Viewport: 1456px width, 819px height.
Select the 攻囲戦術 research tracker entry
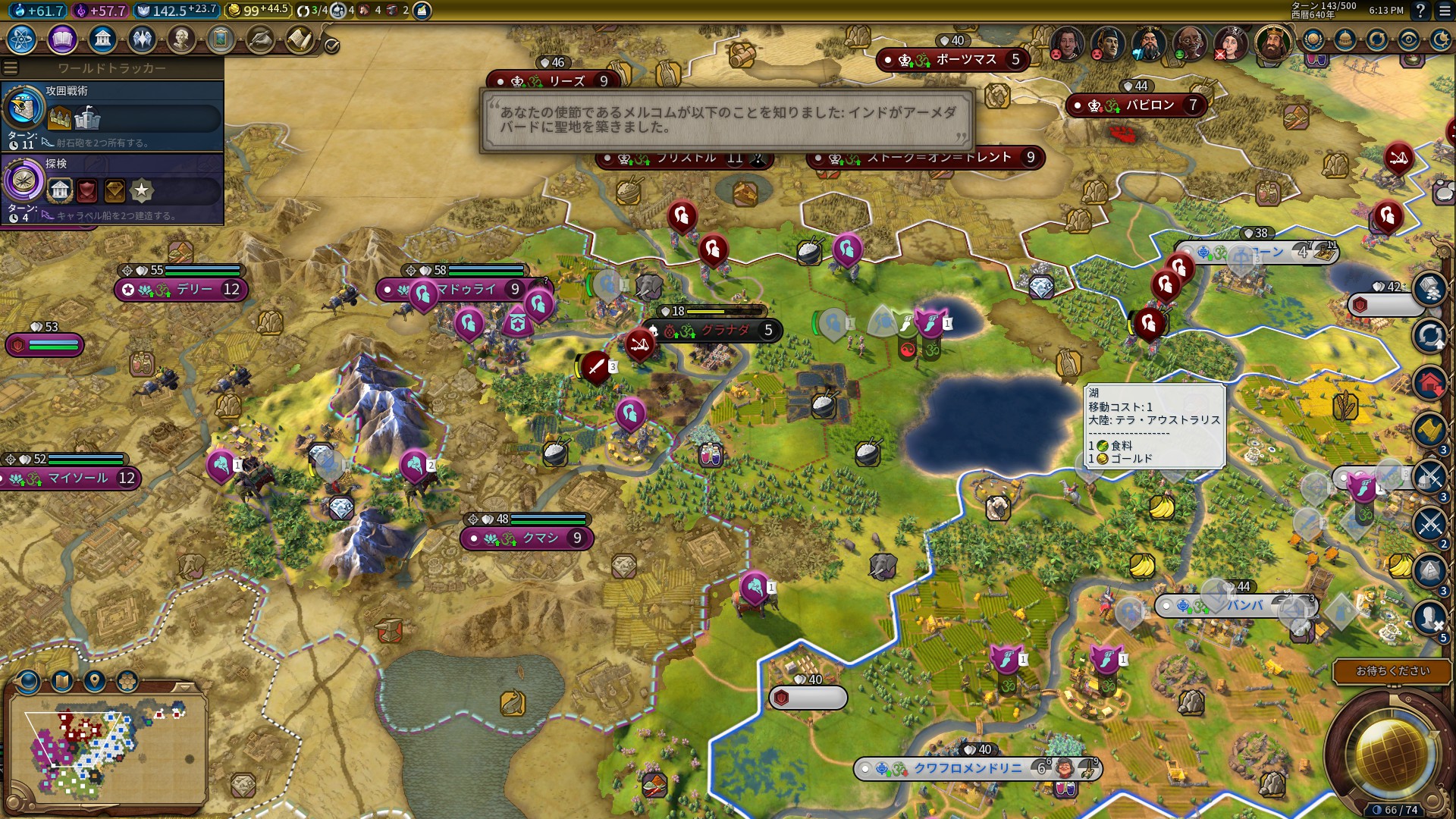point(112,115)
